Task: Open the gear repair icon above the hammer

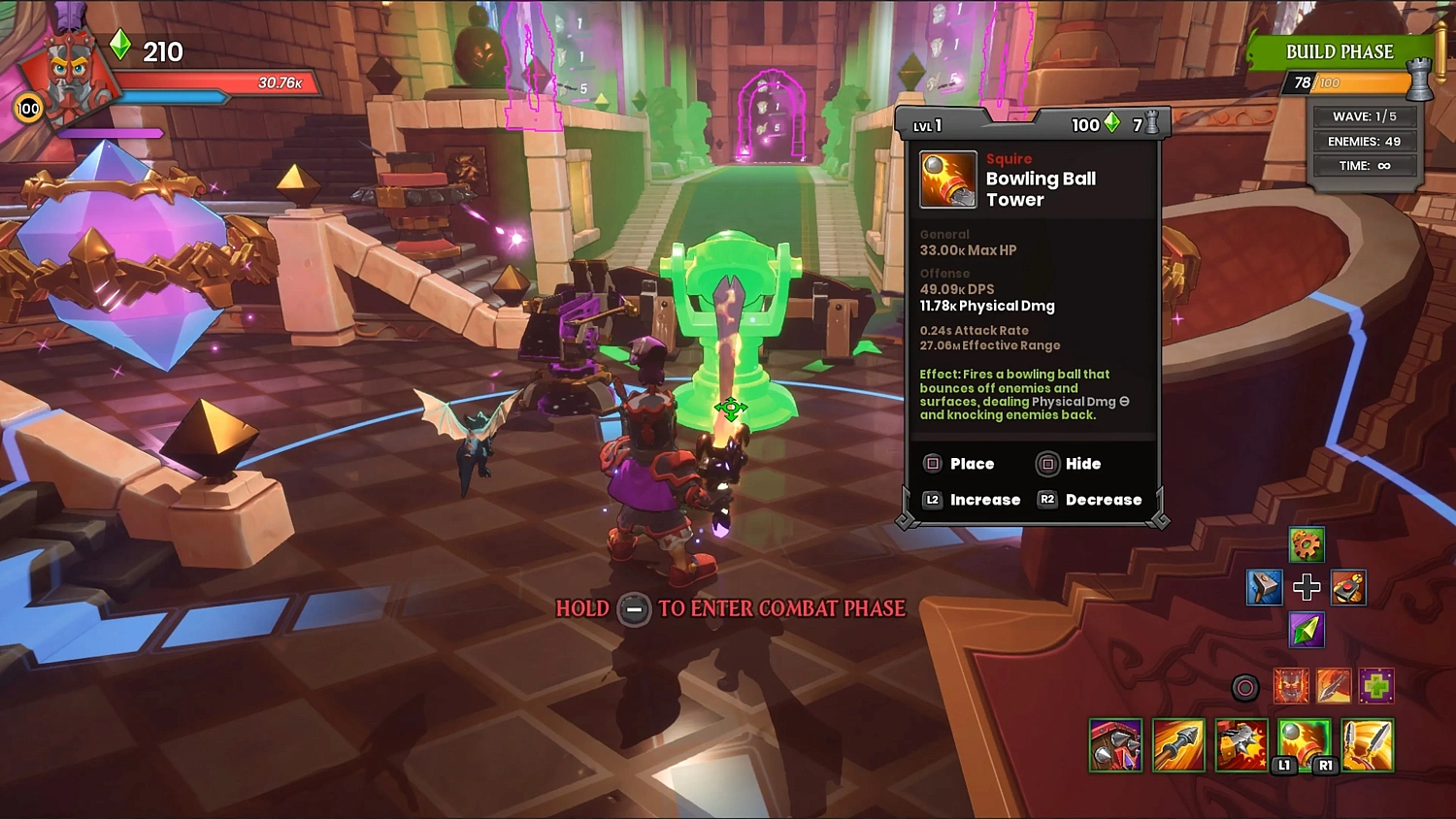Action: 1306,545
